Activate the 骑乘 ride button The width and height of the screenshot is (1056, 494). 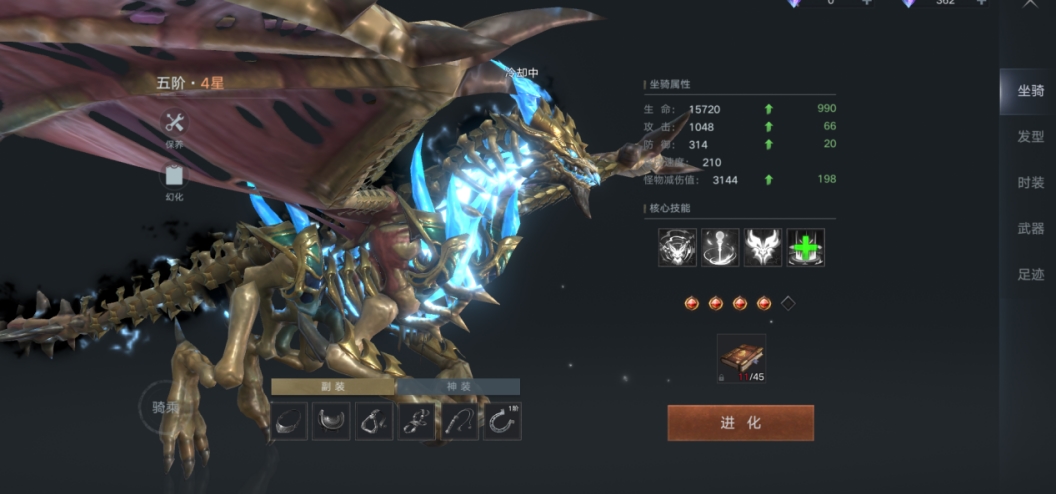pyautogui.click(x=165, y=407)
